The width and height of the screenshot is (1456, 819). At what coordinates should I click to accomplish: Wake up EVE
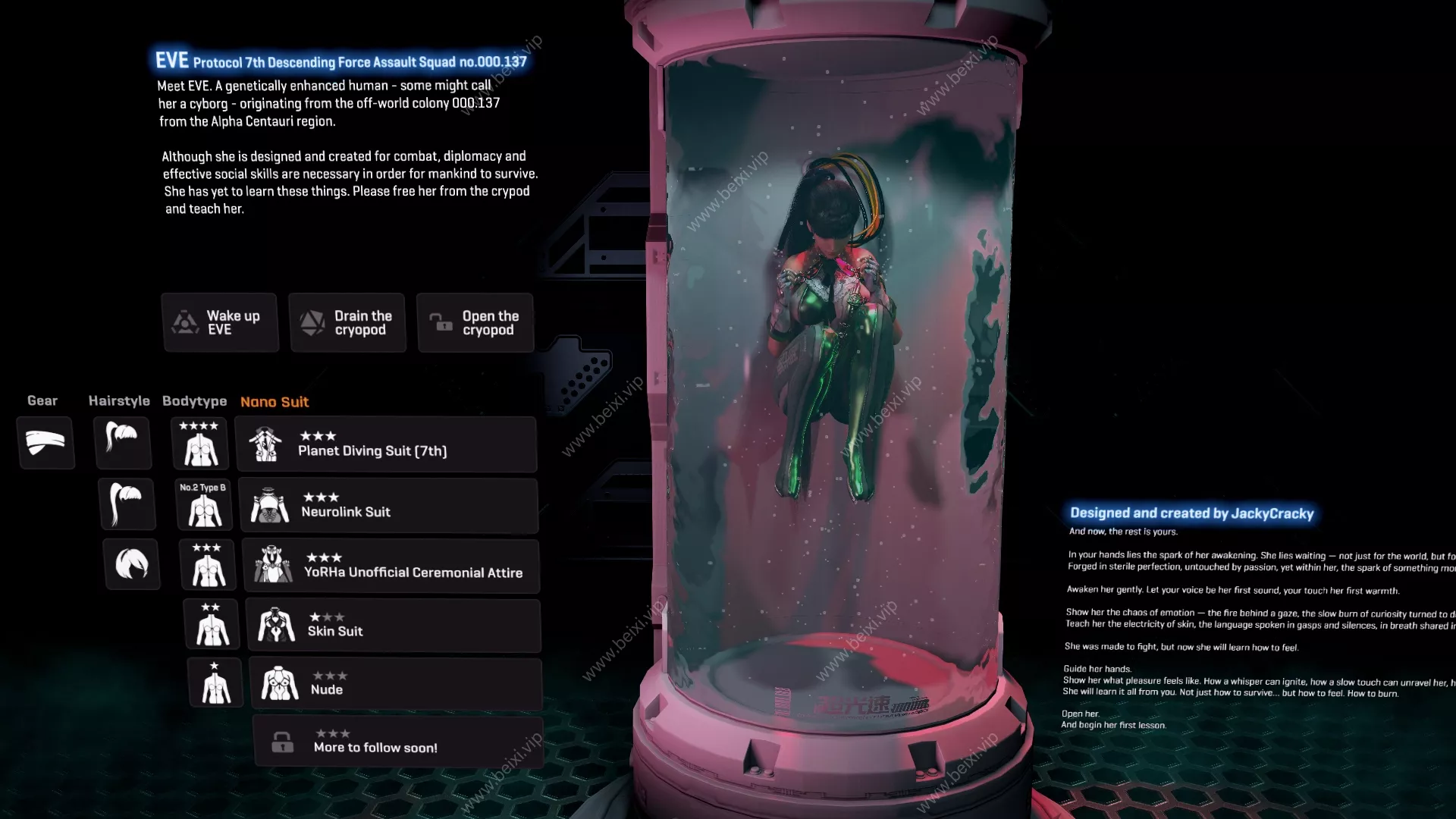coord(220,322)
